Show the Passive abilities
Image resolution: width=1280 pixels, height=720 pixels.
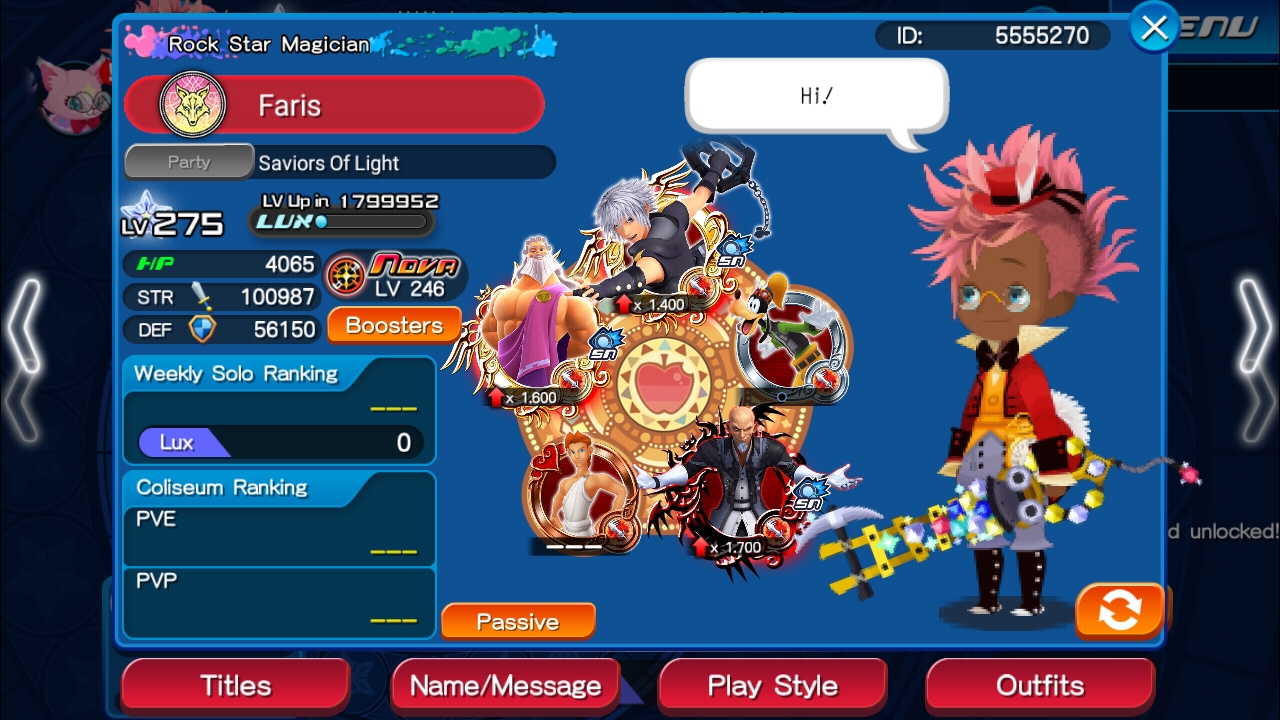[x=517, y=621]
